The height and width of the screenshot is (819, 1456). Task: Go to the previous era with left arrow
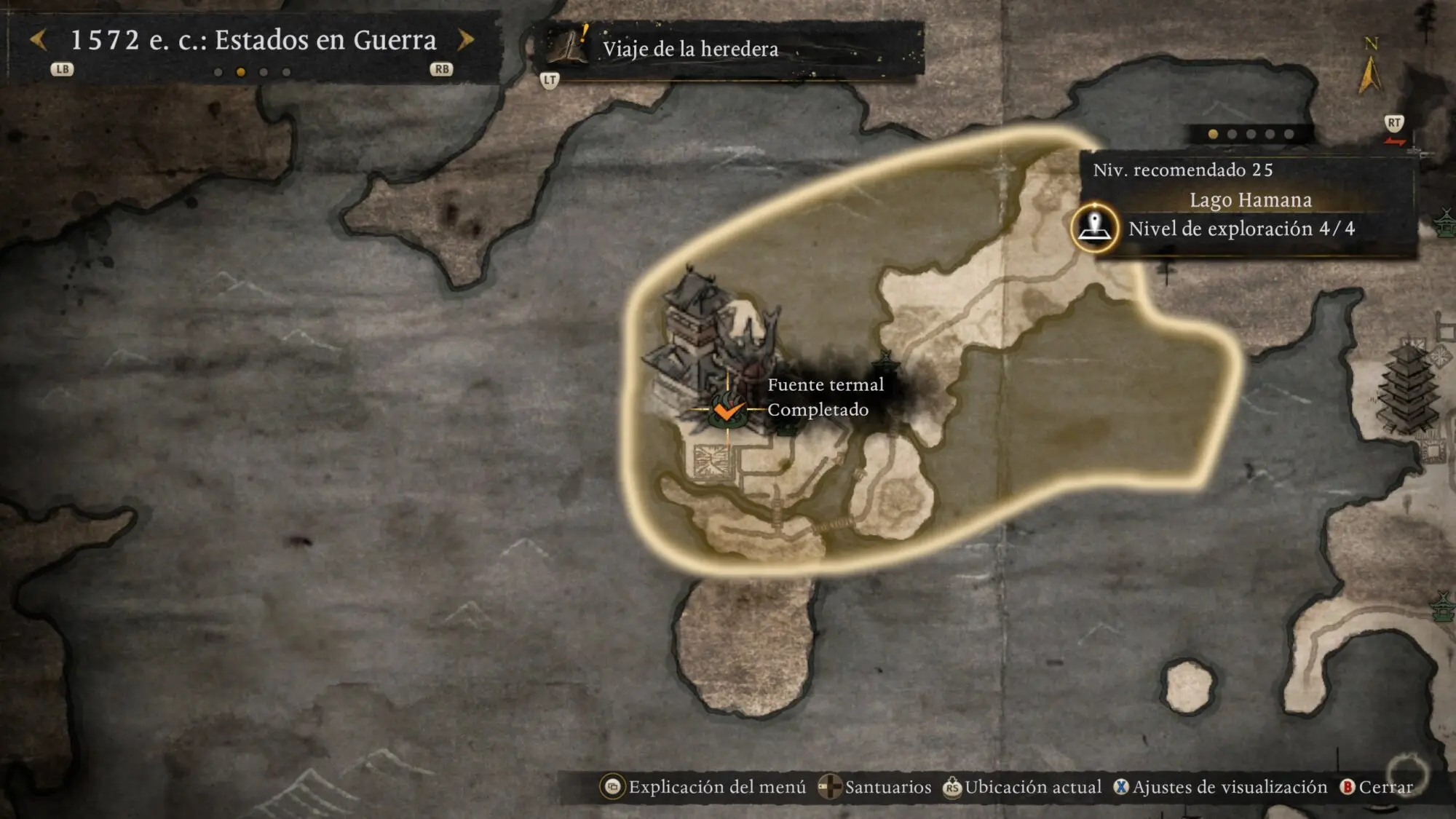[39, 40]
